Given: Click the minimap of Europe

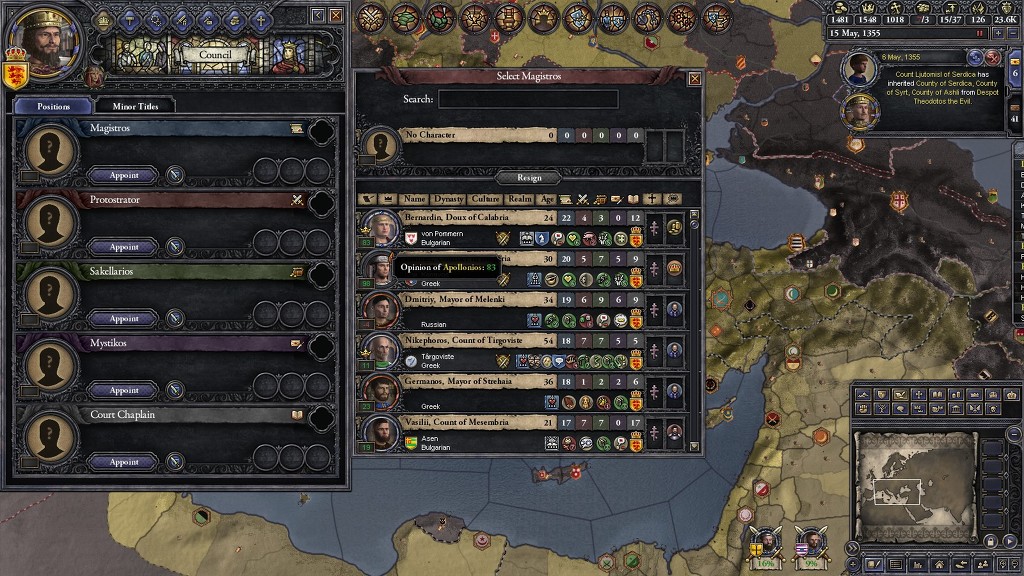Looking at the screenshot, I should click(915, 484).
